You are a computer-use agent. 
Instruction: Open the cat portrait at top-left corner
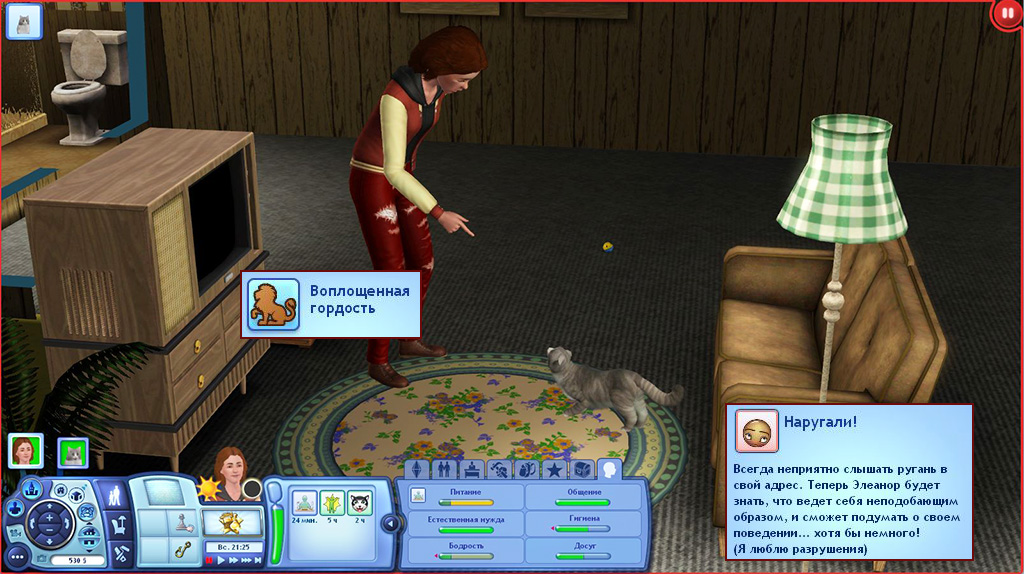point(24,21)
